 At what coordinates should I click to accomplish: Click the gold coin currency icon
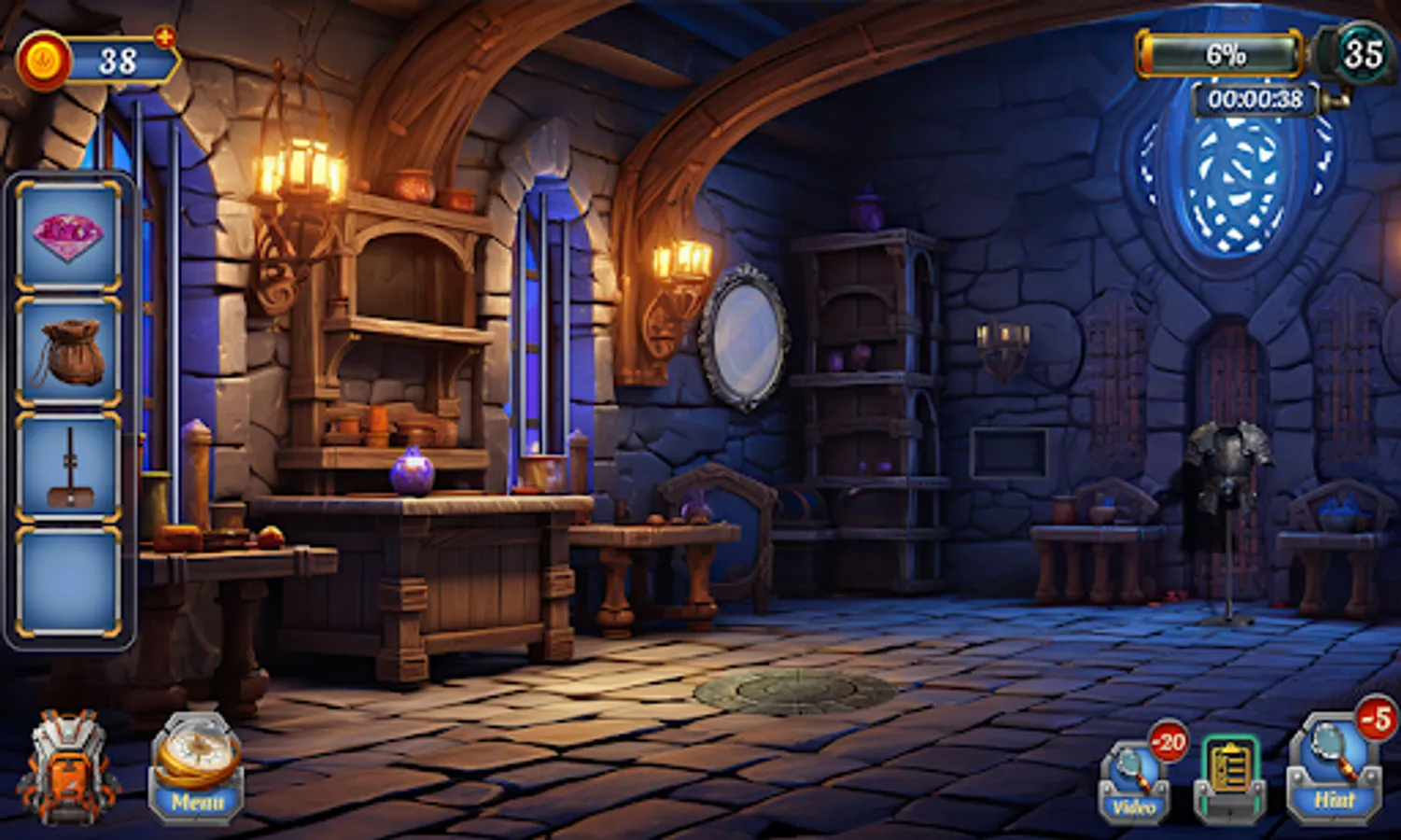43,58
